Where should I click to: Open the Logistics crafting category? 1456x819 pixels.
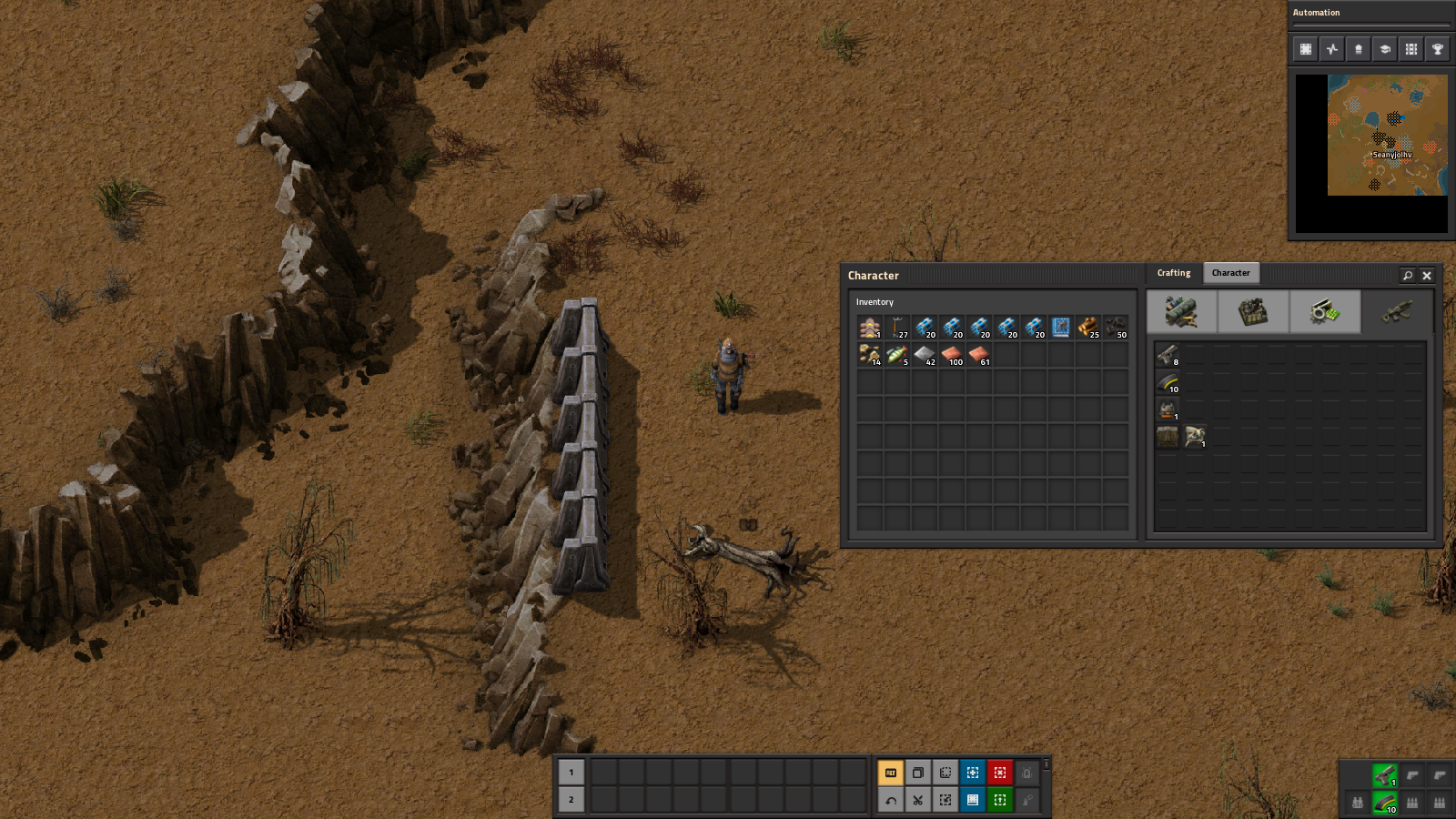pyautogui.click(x=1181, y=312)
